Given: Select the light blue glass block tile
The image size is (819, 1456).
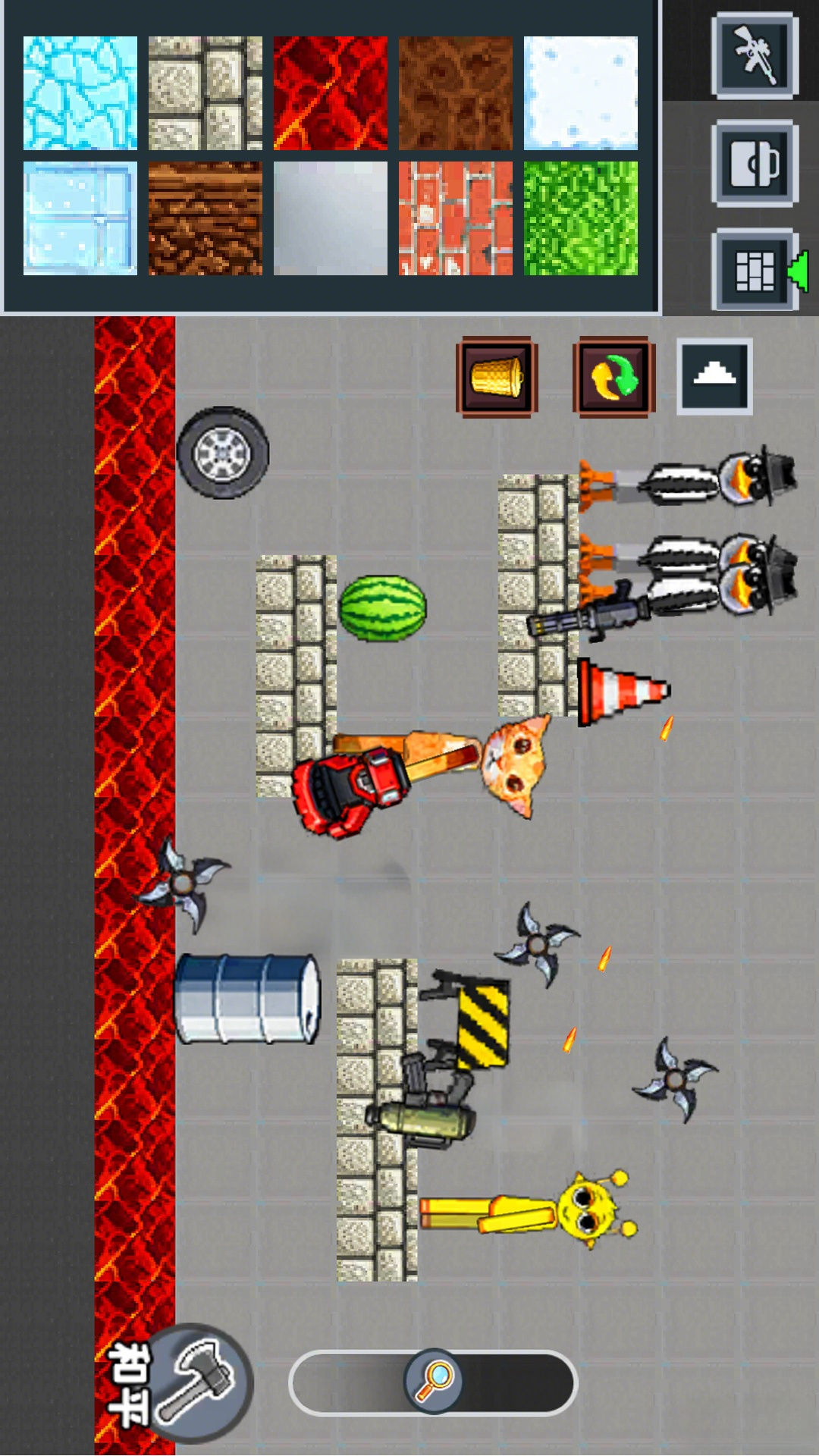Looking at the screenshot, I should (80, 218).
